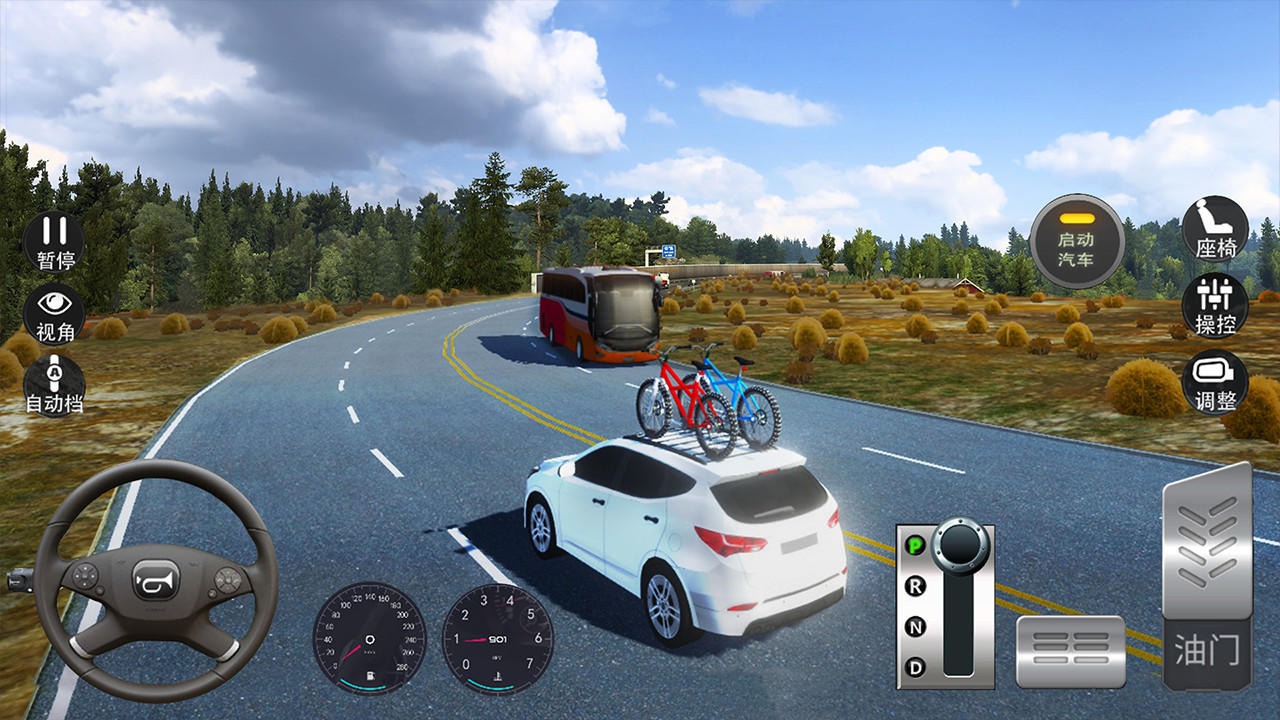Viewport: 1280px width, 720px height.
Task: Change camera view with 视角 eye button
Action: click(55, 313)
